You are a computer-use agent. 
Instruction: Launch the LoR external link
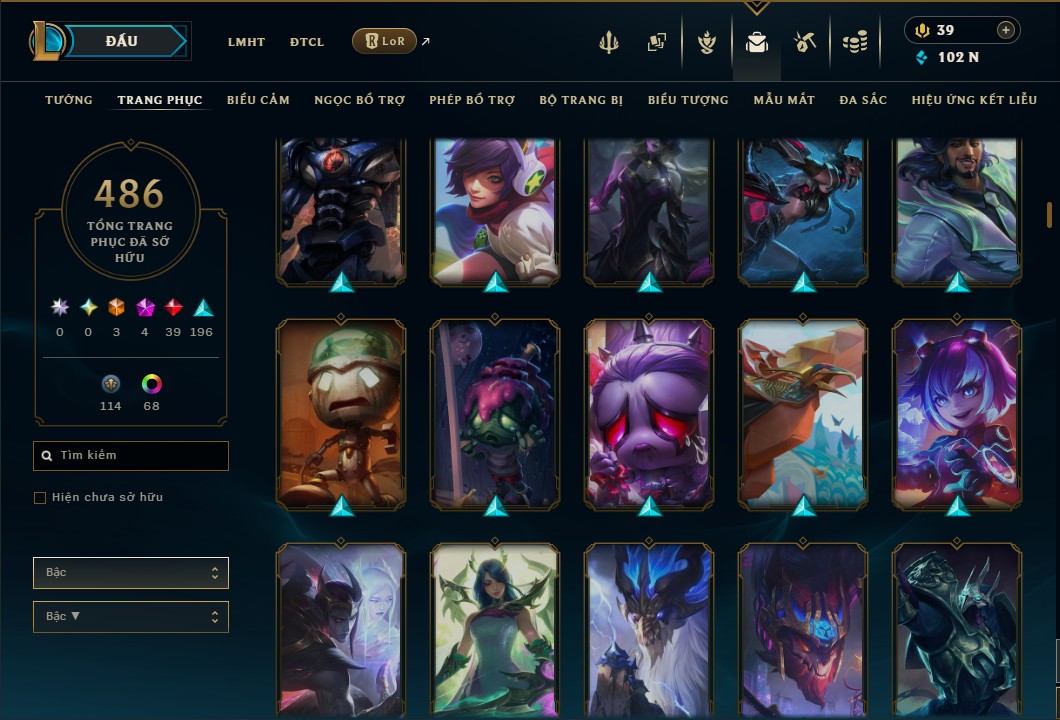point(385,41)
